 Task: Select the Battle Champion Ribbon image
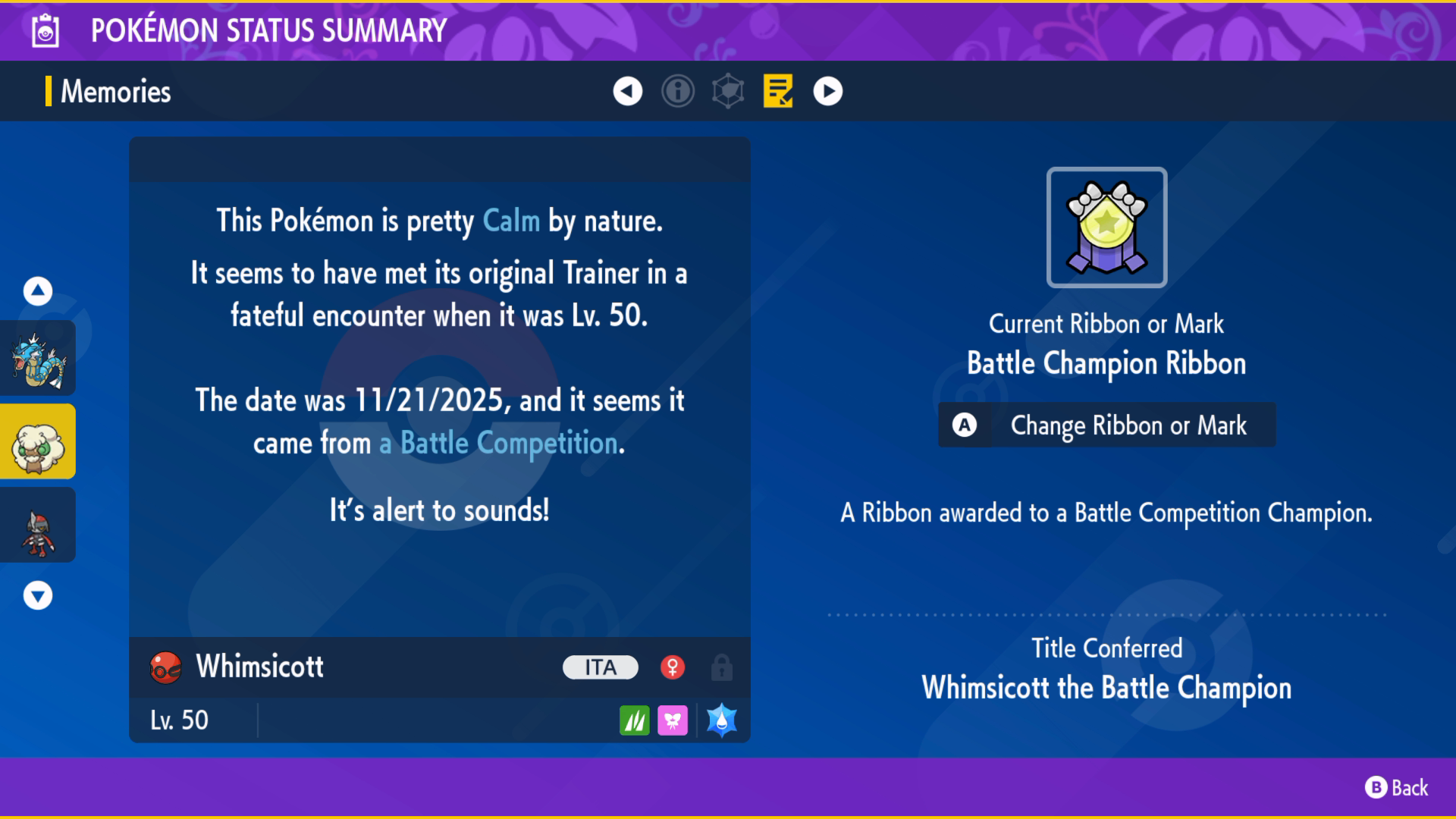[1106, 226]
